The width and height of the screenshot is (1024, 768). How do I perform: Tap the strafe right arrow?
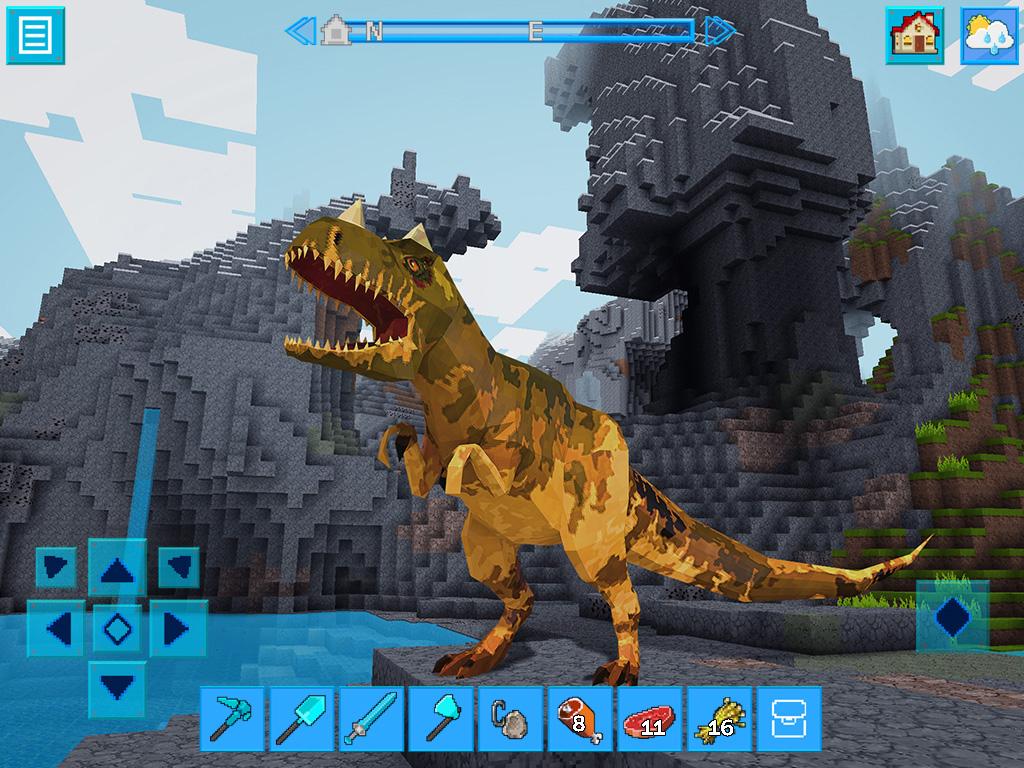click(x=177, y=629)
